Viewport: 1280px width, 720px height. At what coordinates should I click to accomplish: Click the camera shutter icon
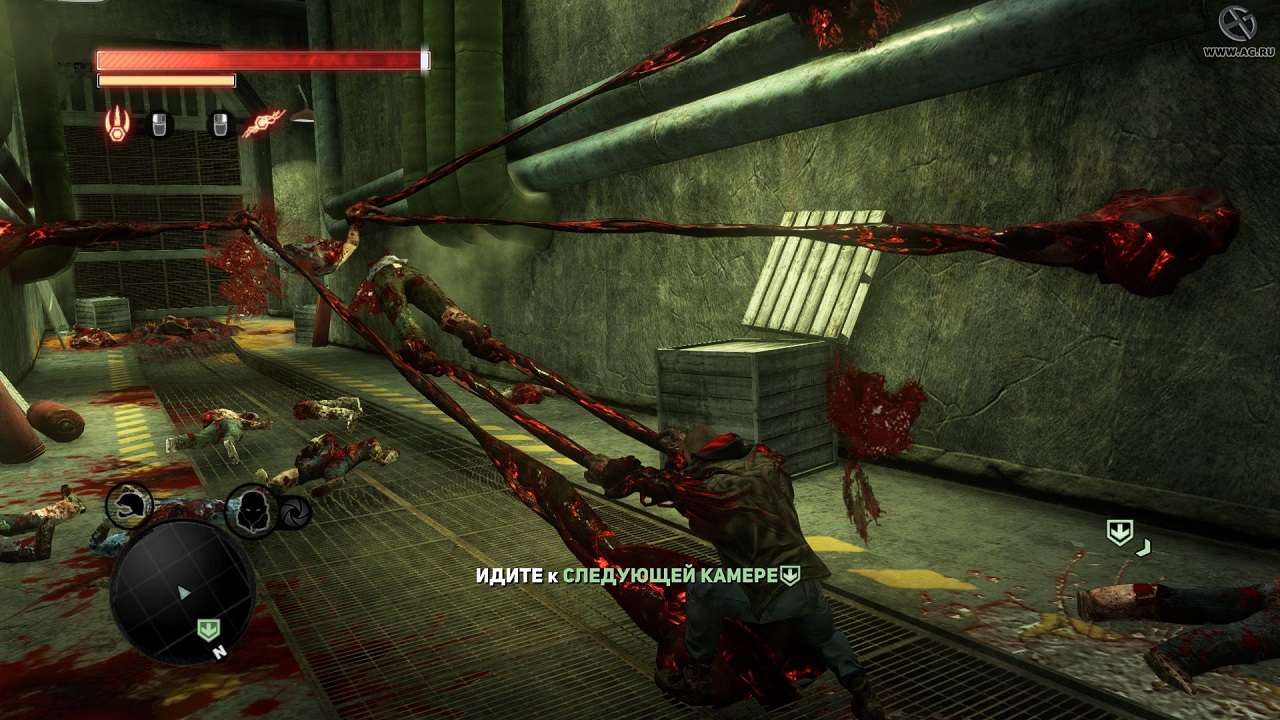[x=295, y=511]
